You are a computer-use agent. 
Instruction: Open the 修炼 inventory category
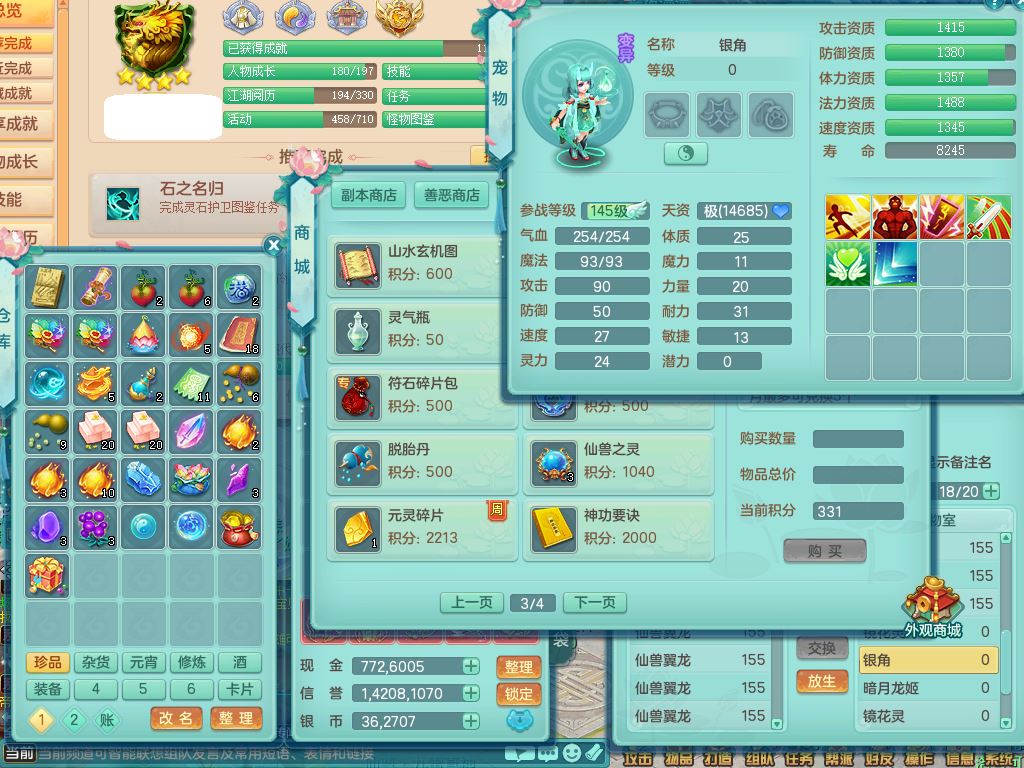191,662
